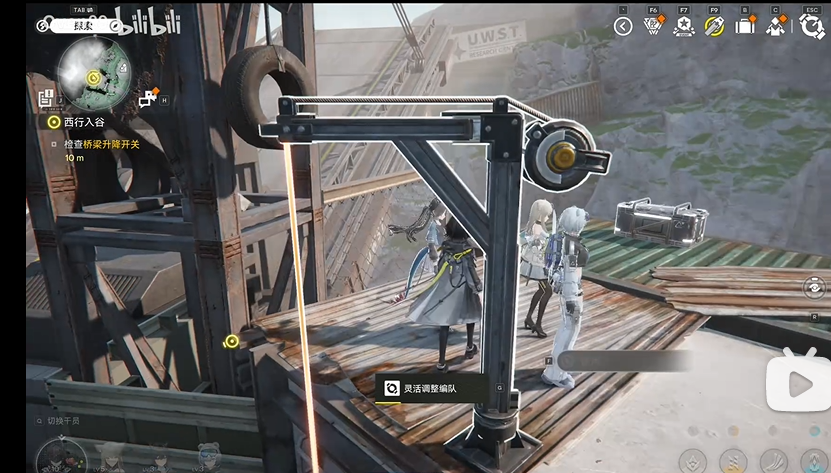Open the chat bubble icon
This screenshot has height=473, width=831.
[148, 98]
